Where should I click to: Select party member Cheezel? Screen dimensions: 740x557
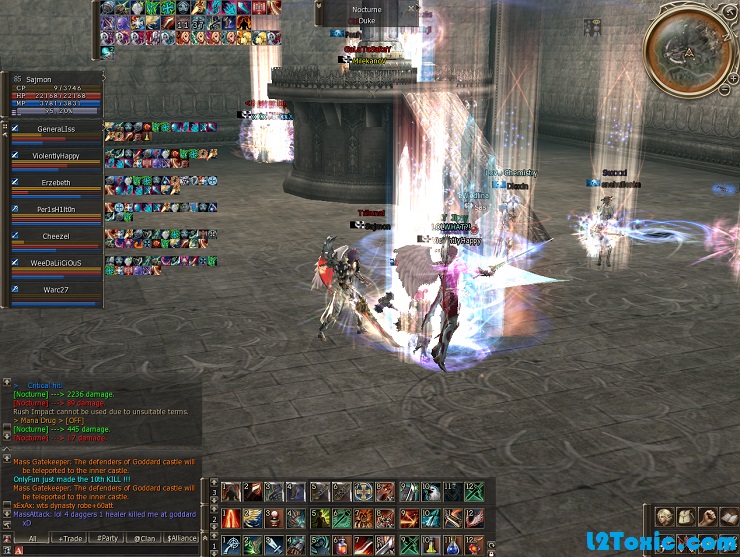56,236
